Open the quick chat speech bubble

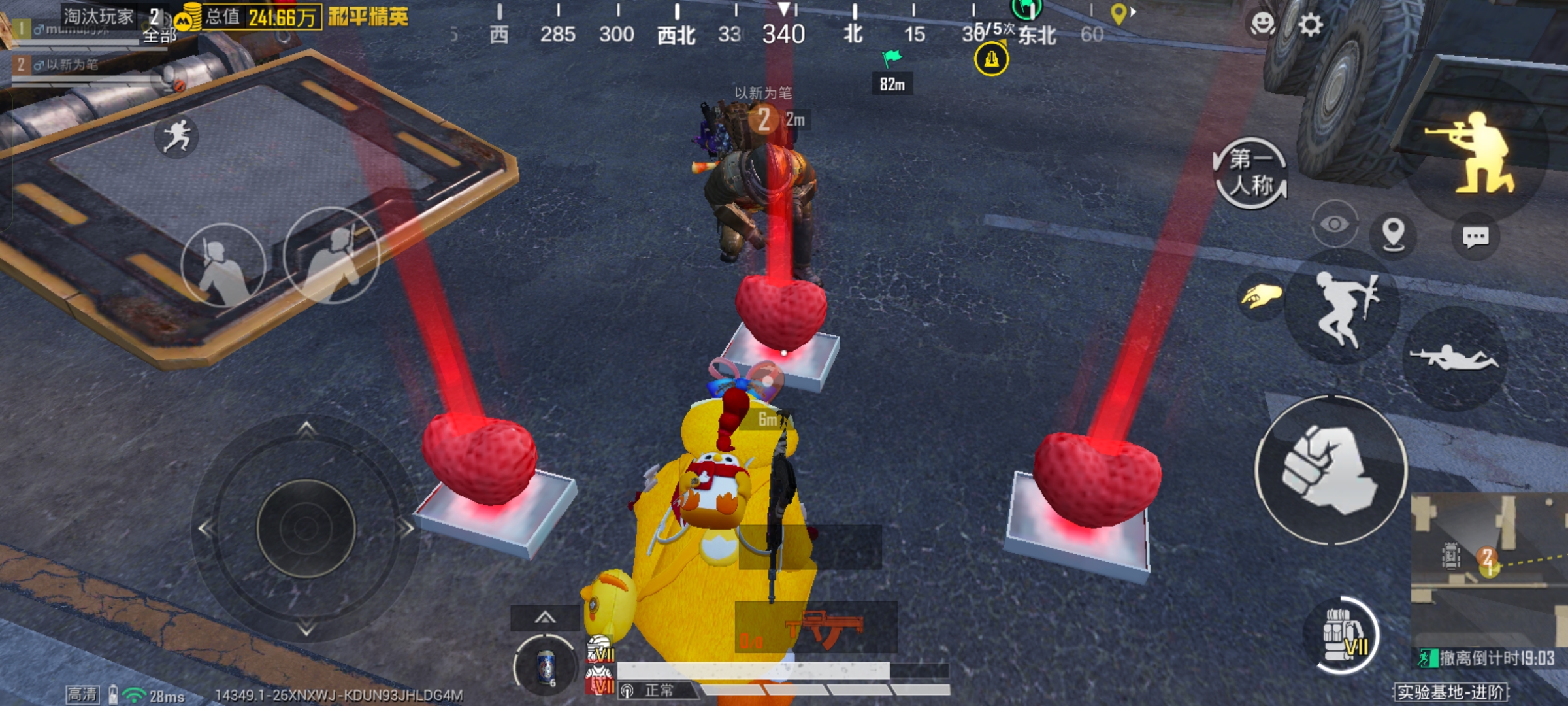1475,237
